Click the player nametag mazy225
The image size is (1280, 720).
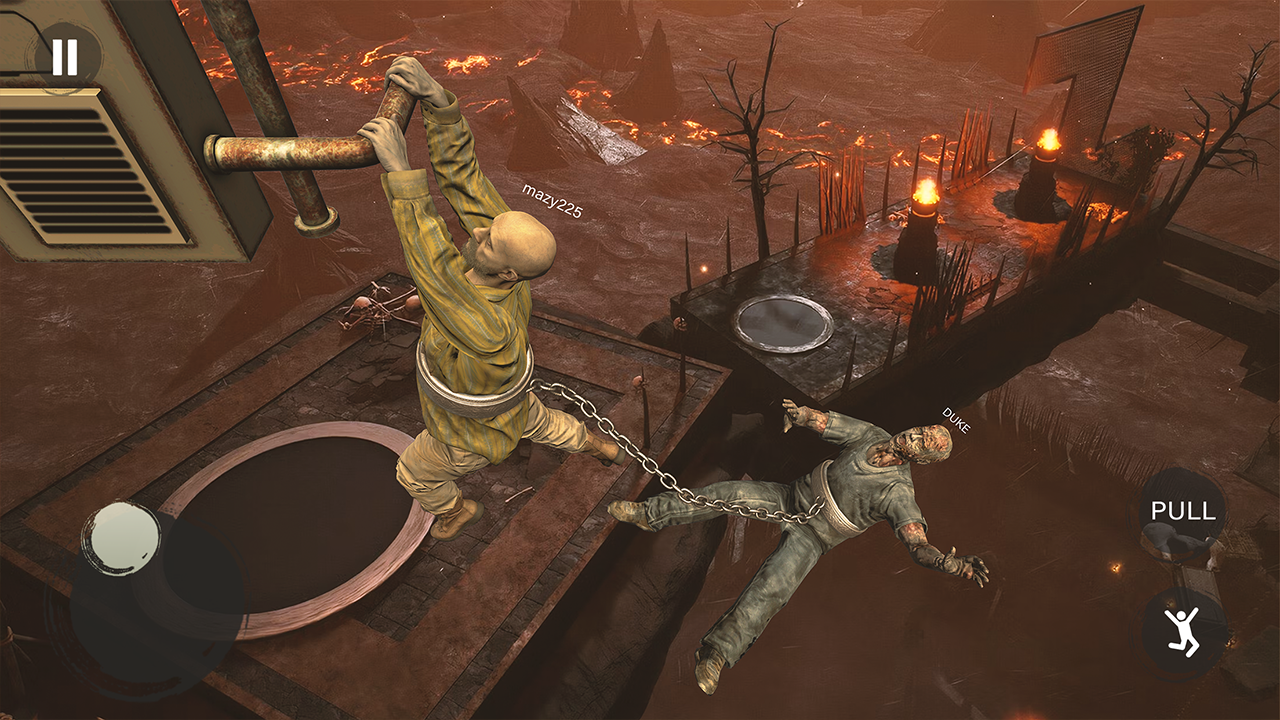coord(553,198)
